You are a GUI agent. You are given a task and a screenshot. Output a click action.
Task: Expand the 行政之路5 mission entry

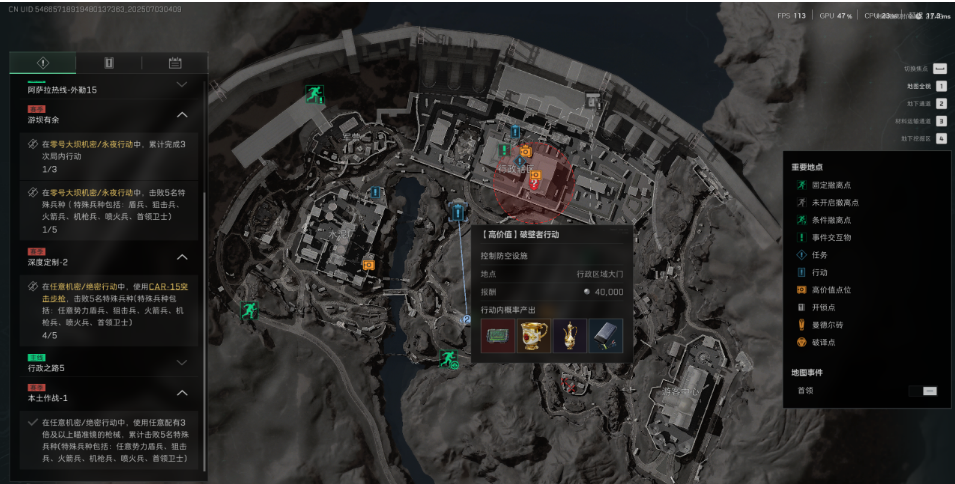[182, 362]
